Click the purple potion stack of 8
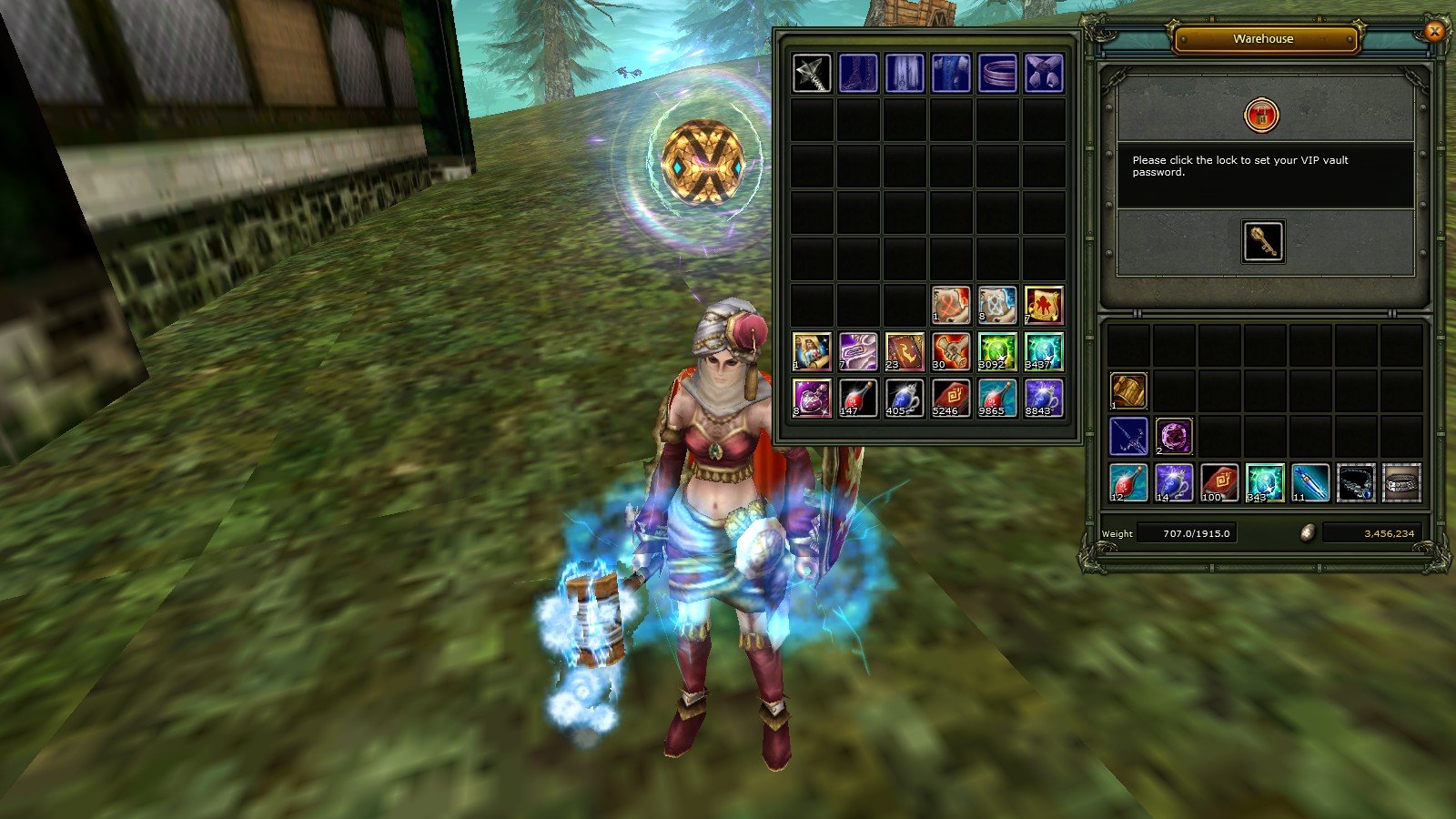Viewport: 1456px width, 819px height. 810,399
